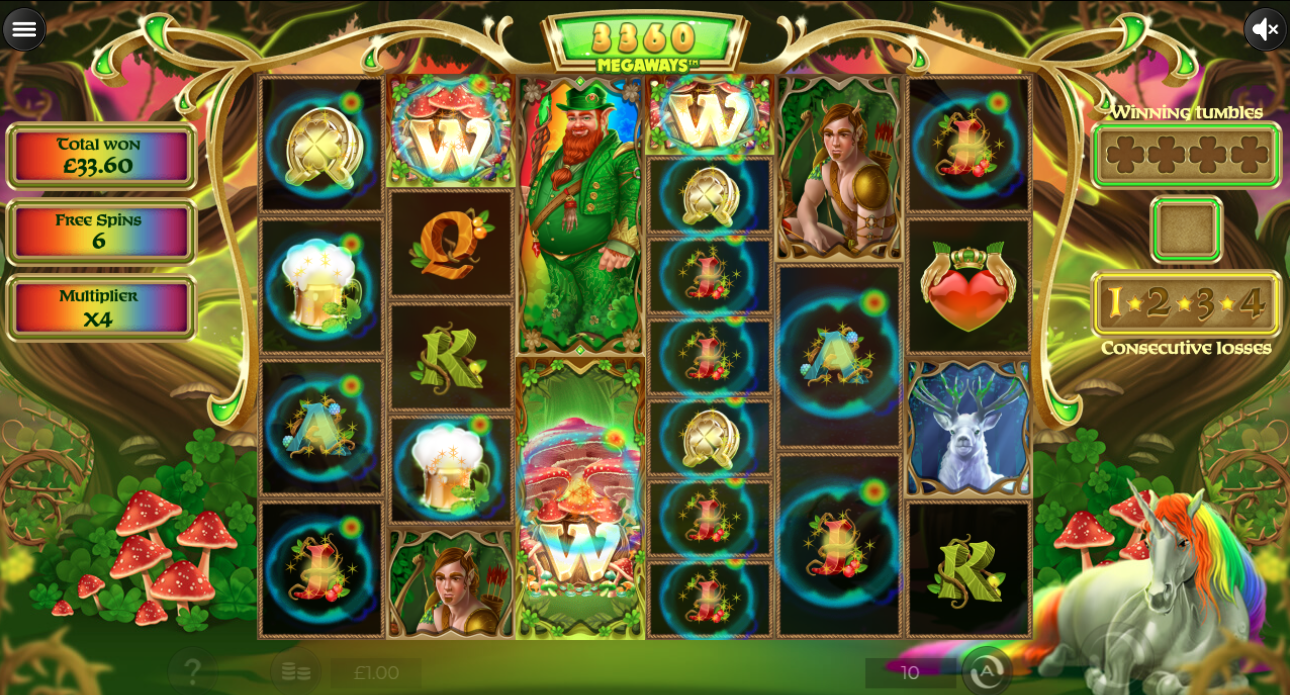Toggle the muted sound speaker icon
This screenshot has width=1290, height=695.
1265,29
